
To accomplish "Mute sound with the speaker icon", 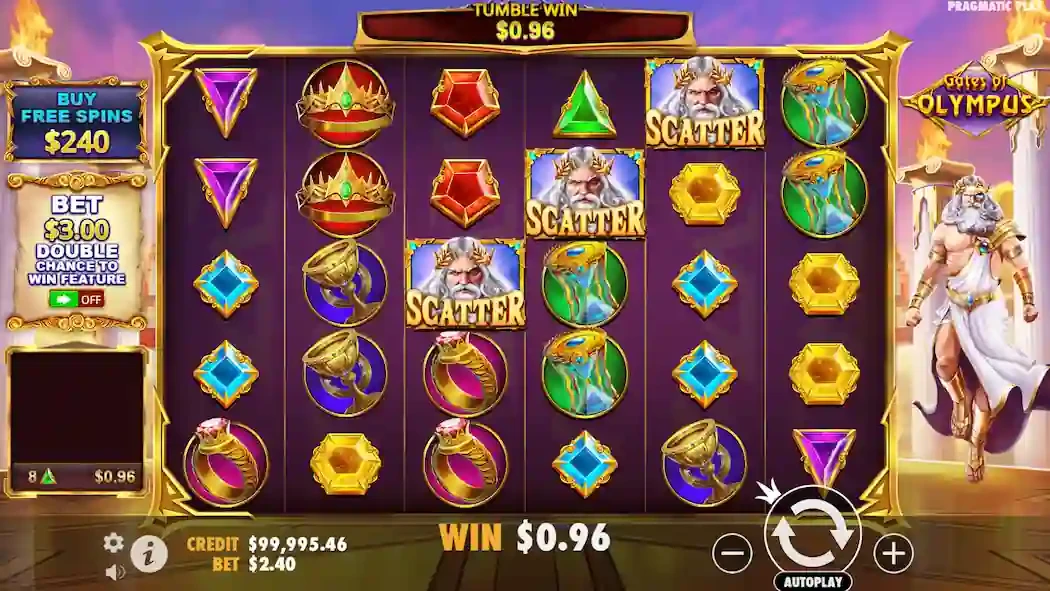I will [x=115, y=572].
